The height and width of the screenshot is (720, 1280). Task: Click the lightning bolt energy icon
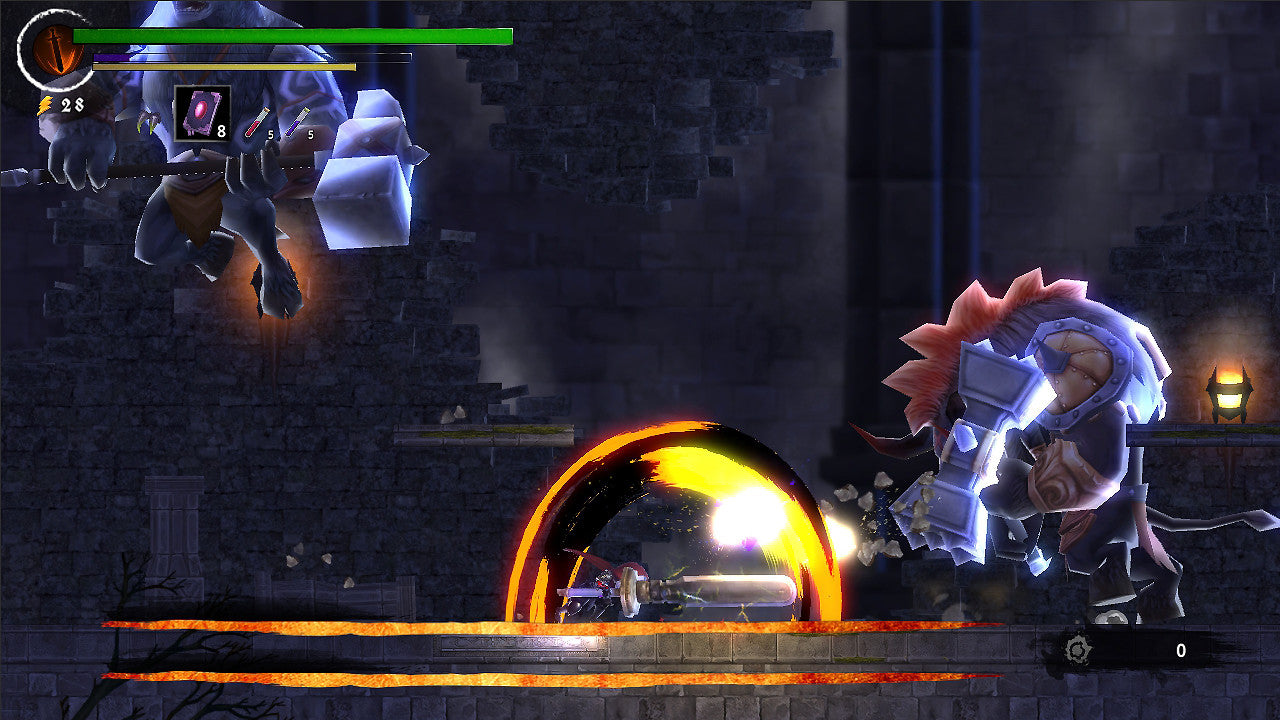(45, 103)
